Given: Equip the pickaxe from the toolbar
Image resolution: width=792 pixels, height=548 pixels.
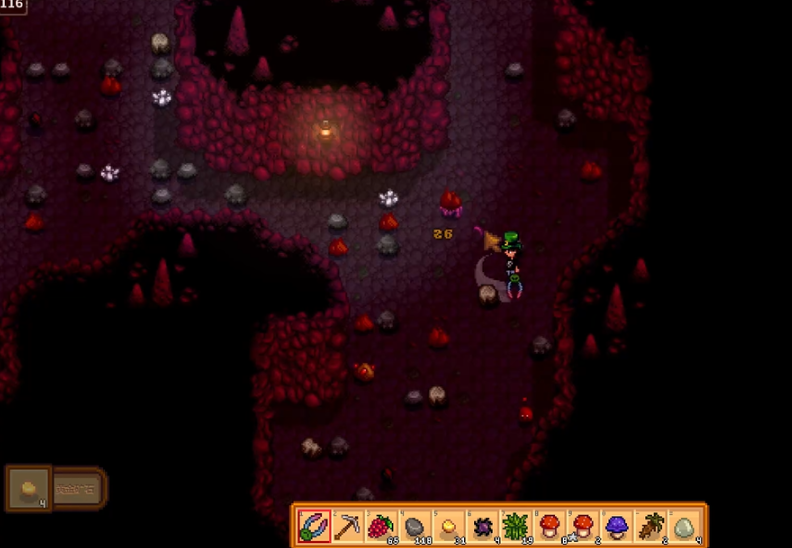Looking at the screenshot, I should tap(347, 525).
